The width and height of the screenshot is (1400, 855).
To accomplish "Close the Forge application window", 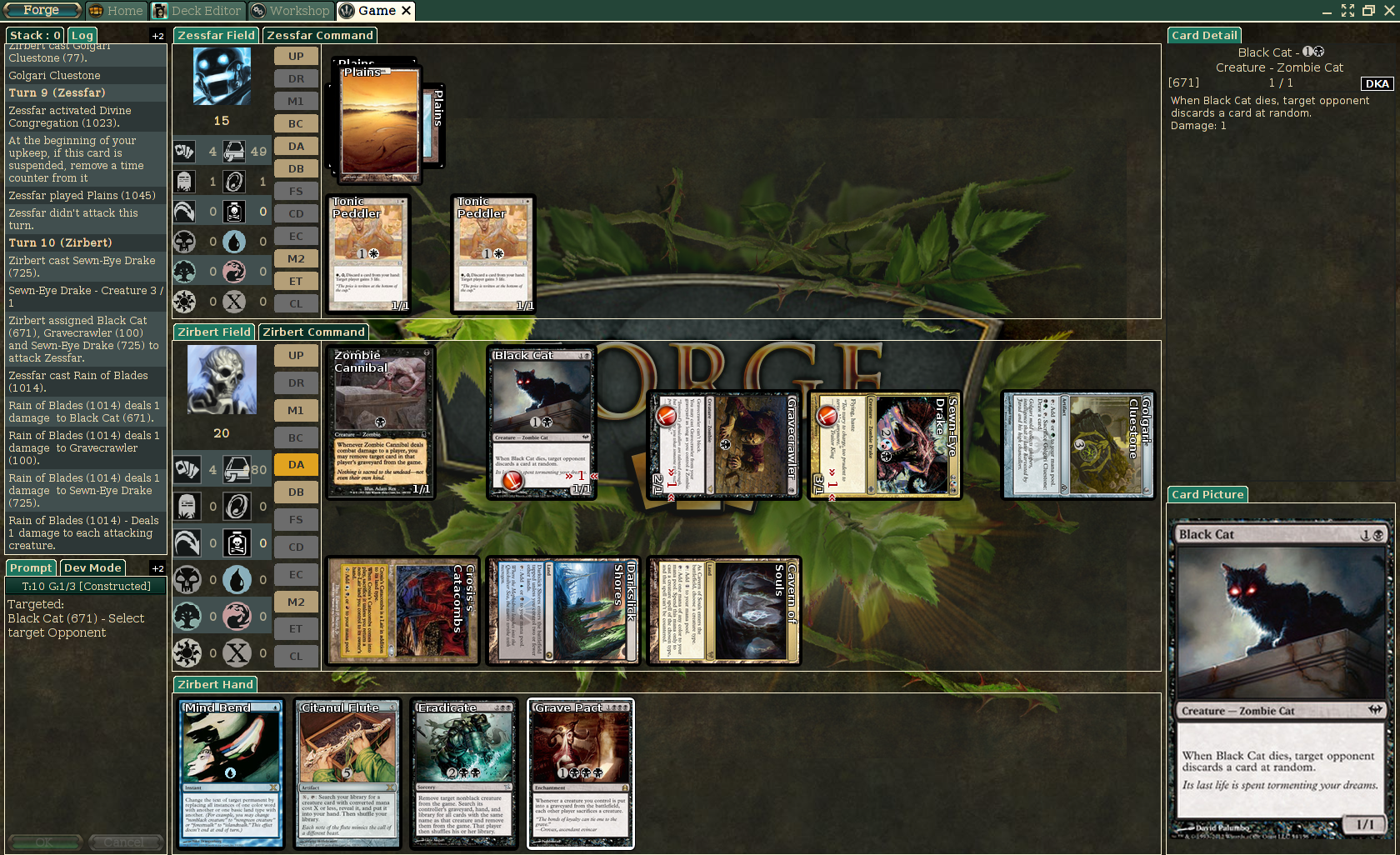I will coord(1389,11).
